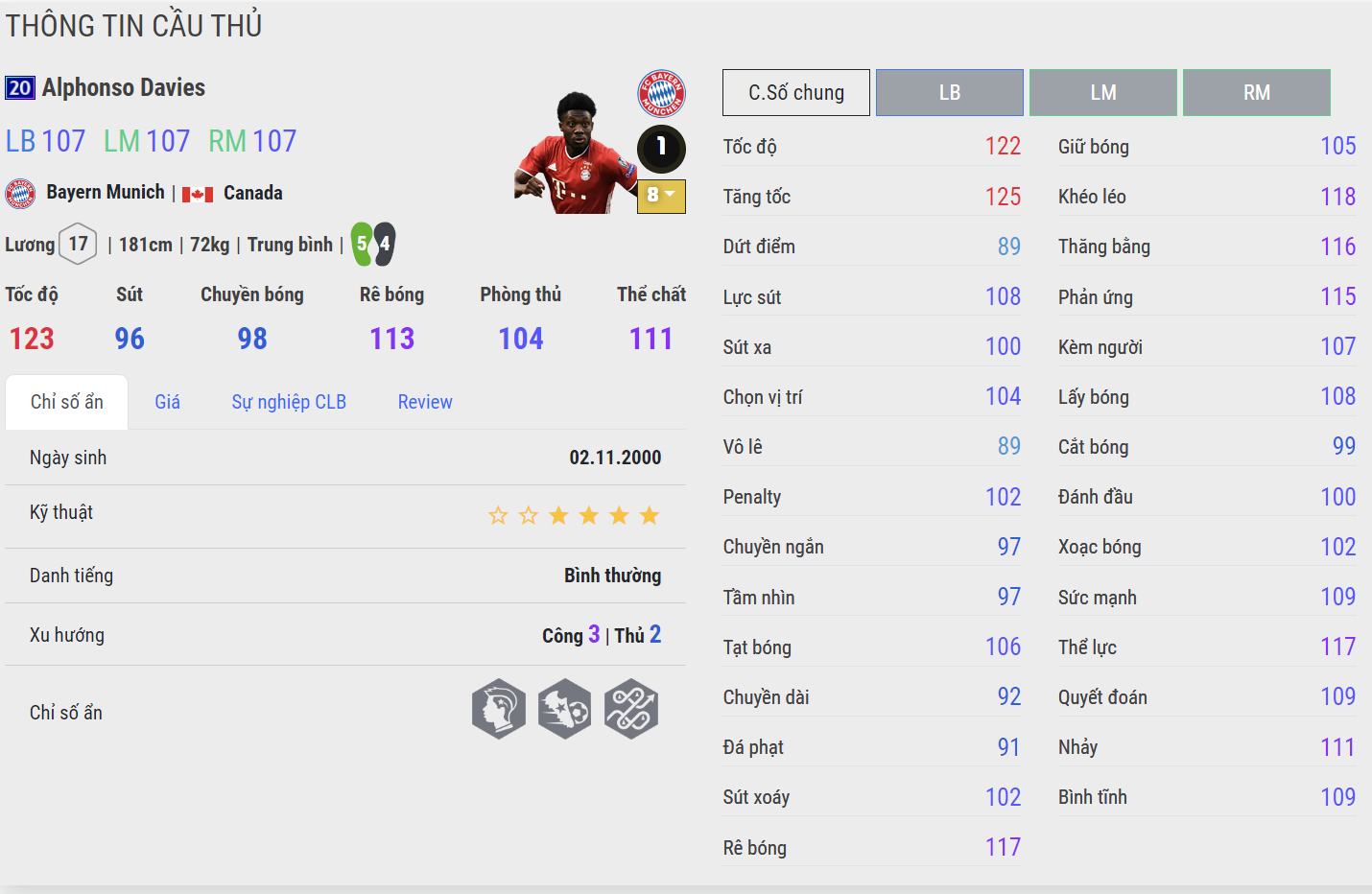Toggle the LM position stats view
The height and width of the screenshot is (894, 1372).
(1102, 92)
